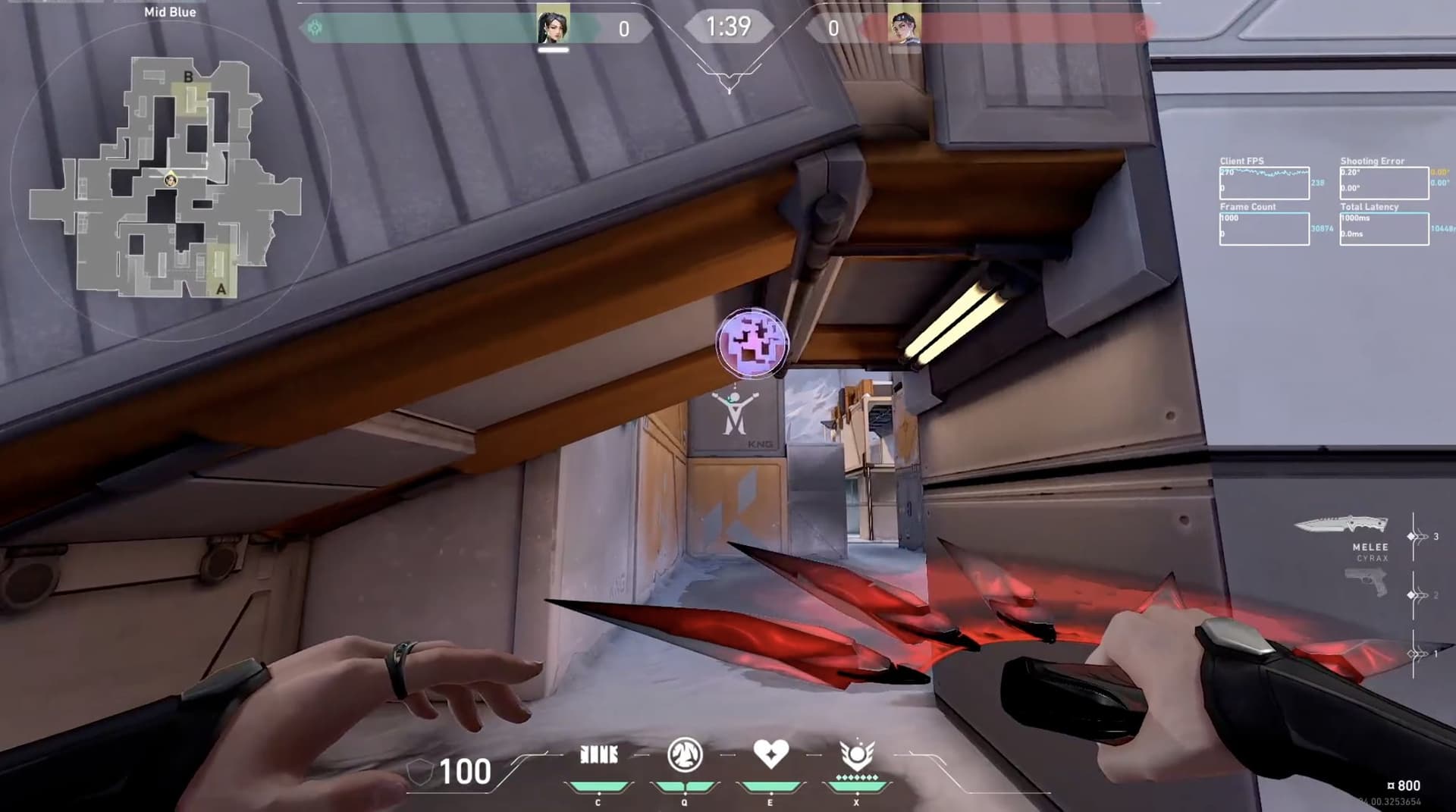Switch to the pistol sidearm slot
This screenshot has width=1456, height=812.
pos(1365,583)
